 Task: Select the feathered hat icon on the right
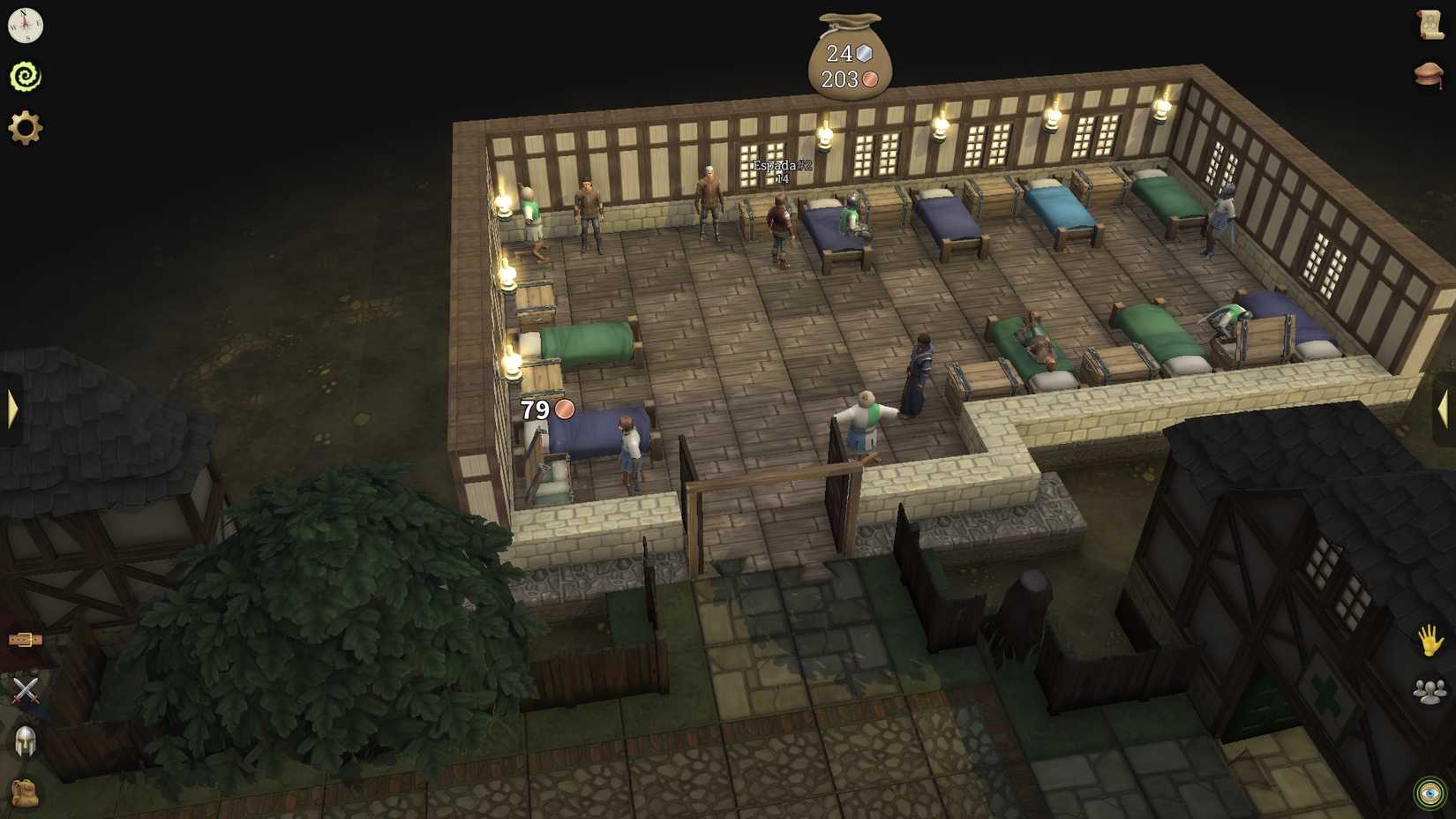[1430, 75]
